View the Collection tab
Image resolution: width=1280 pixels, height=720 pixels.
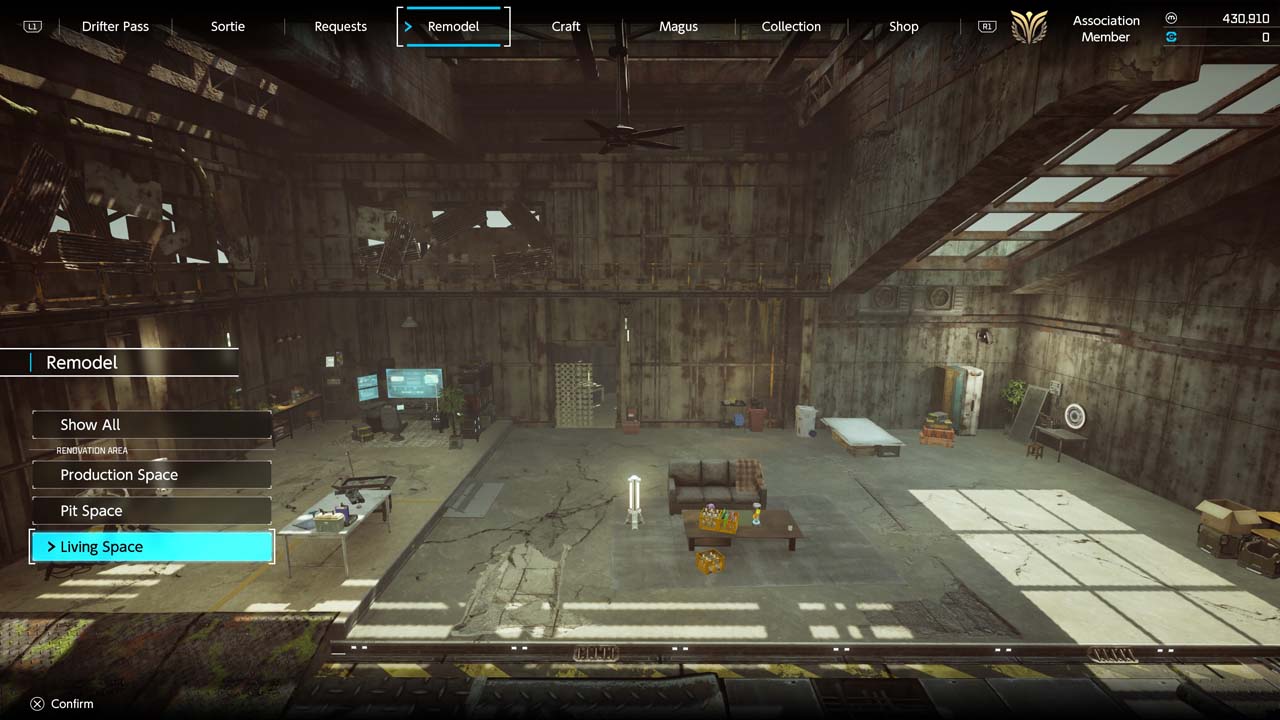pyautogui.click(x=791, y=26)
